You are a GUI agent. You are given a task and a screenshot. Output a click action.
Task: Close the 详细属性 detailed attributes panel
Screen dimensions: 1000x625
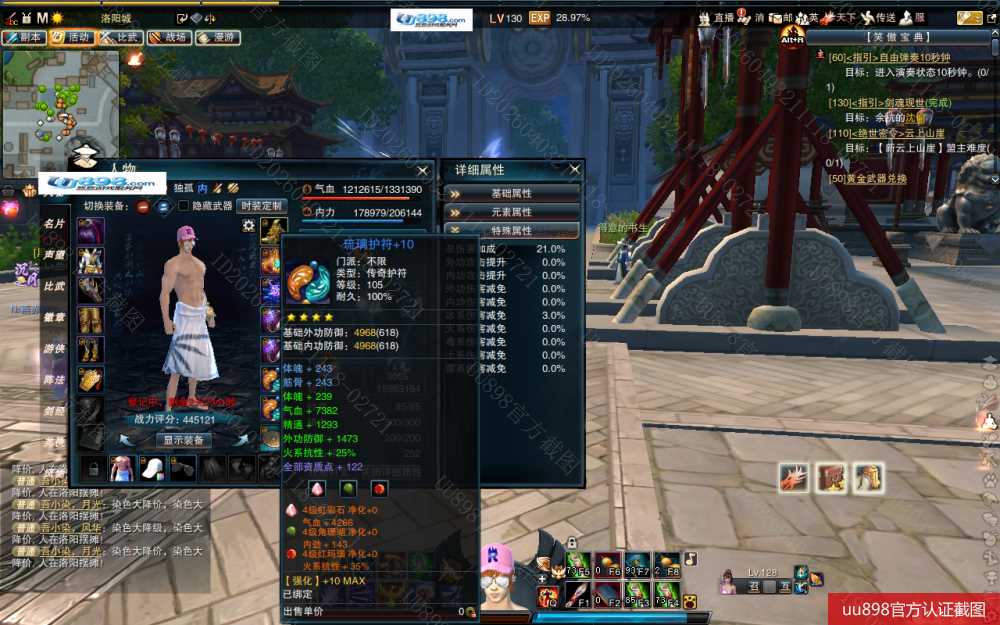(x=574, y=170)
